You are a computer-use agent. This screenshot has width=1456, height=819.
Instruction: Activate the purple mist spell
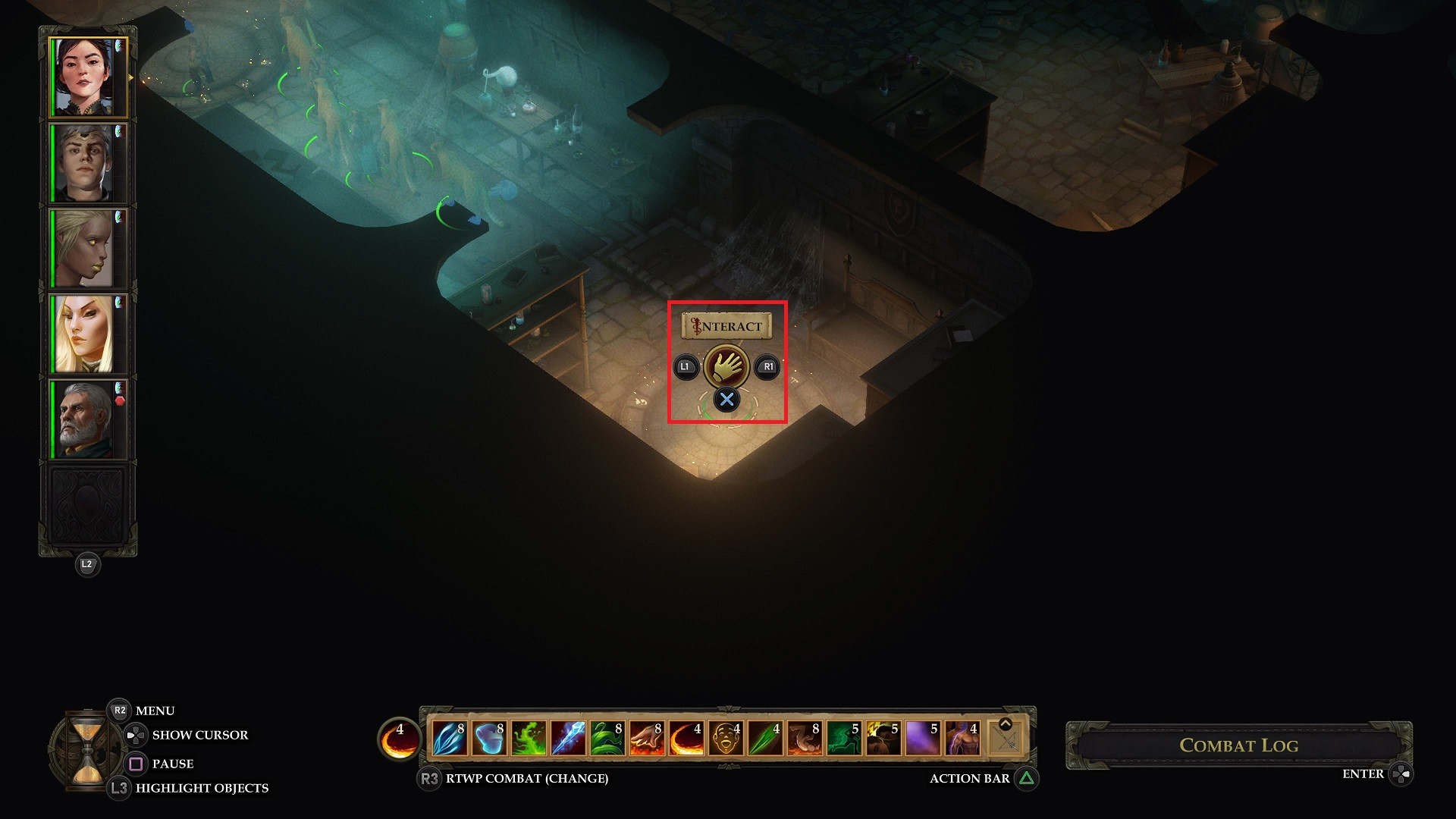click(x=923, y=739)
